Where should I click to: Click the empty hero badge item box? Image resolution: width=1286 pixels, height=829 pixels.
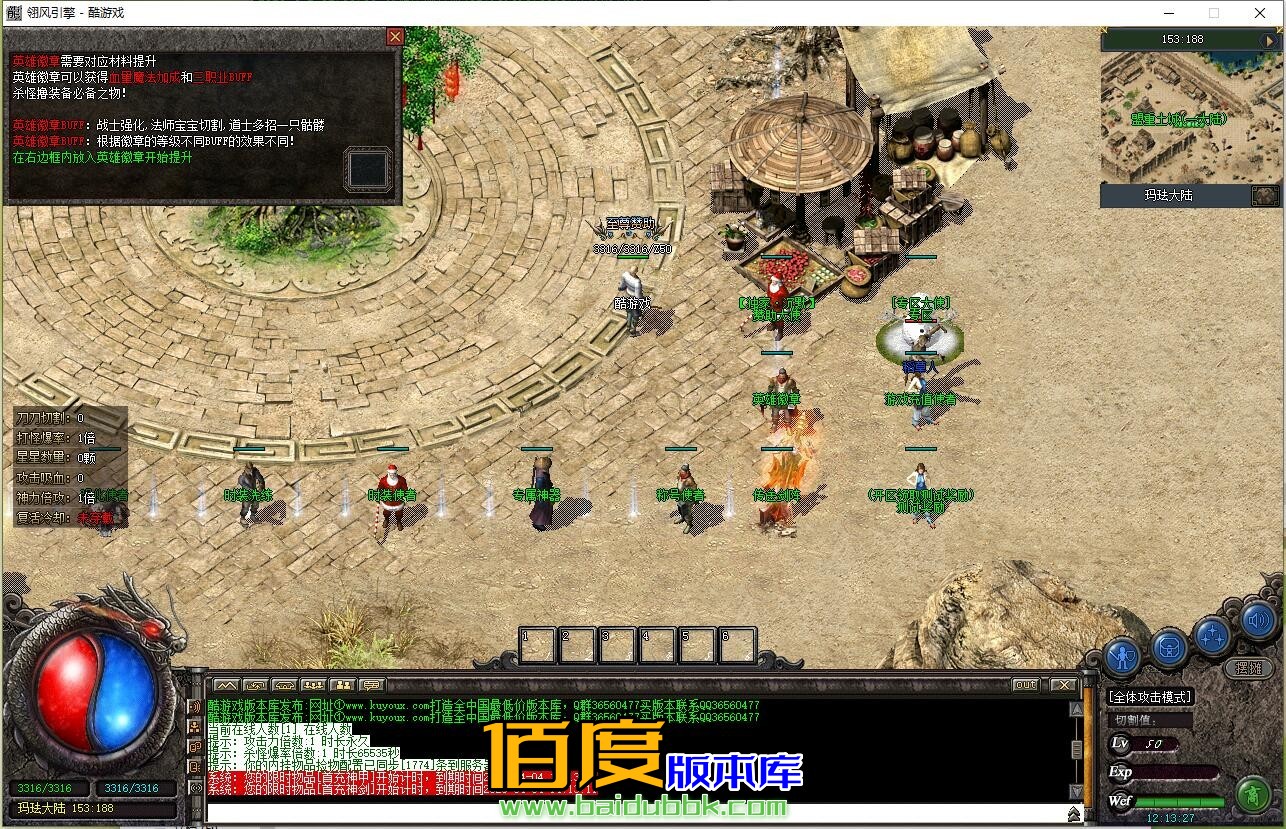coord(367,168)
